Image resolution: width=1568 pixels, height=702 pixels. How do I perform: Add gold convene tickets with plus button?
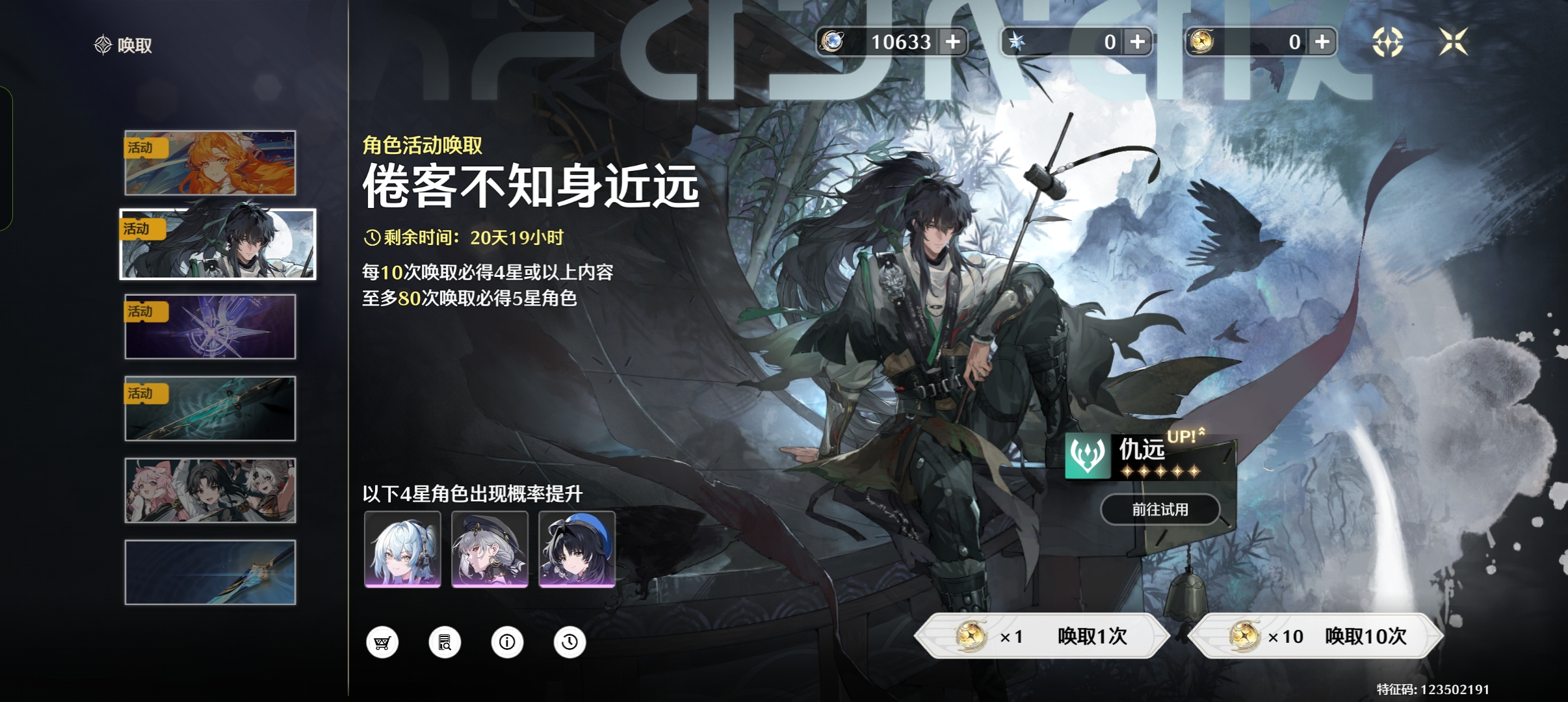(1322, 42)
